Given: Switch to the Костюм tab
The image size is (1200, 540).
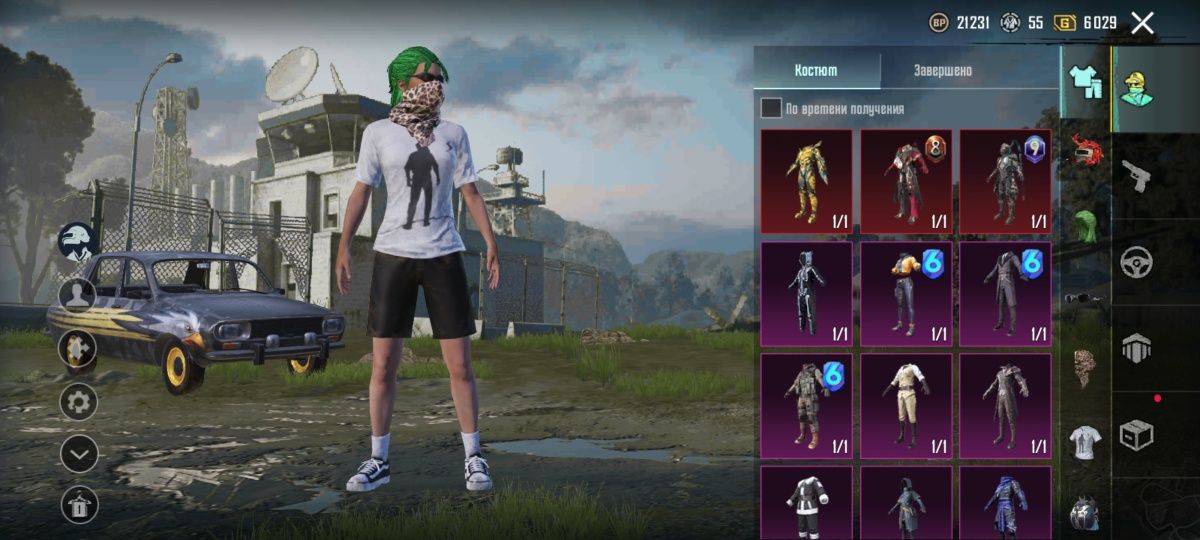Looking at the screenshot, I should pyautogui.click(x=816, y=71).
